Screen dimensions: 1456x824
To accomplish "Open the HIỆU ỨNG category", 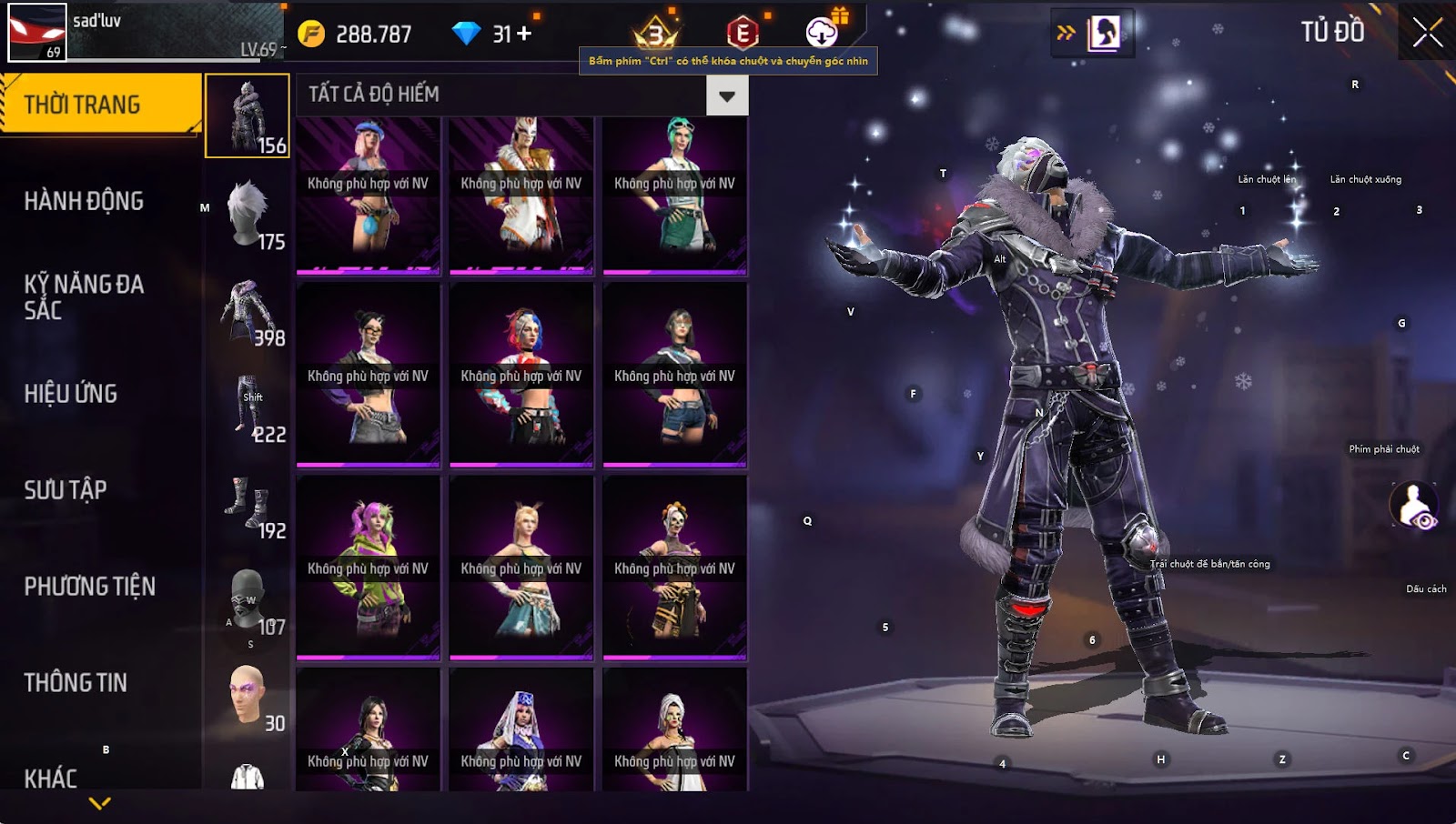I will pos(71,394).
